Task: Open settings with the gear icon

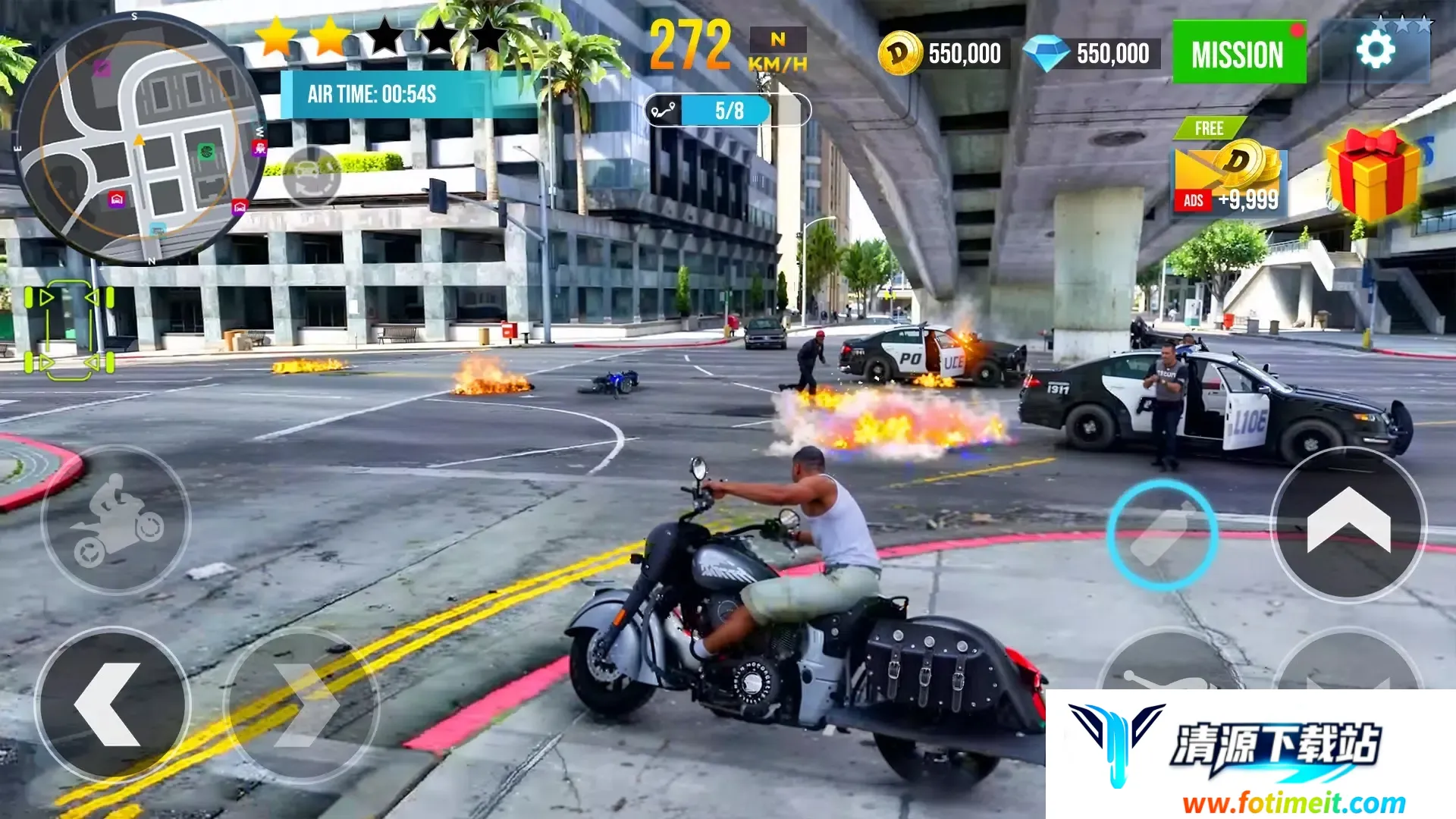Action: pos(1375,51)
